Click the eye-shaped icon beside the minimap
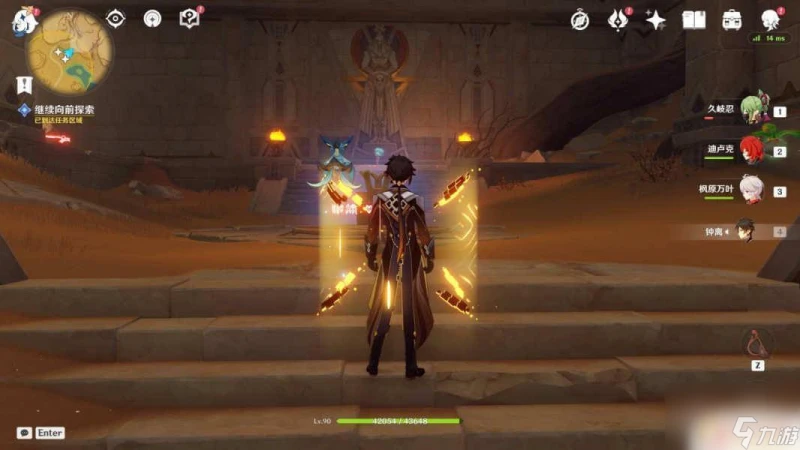 (x=116, y=18)
